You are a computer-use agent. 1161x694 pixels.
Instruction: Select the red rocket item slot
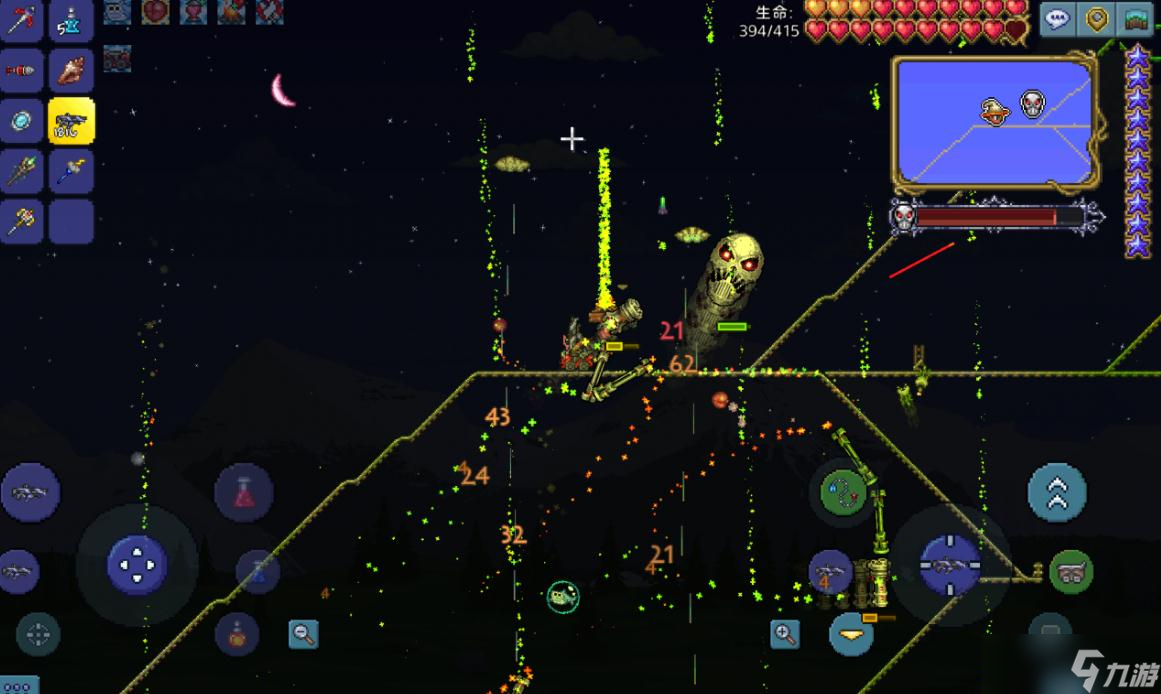point(21,70)
